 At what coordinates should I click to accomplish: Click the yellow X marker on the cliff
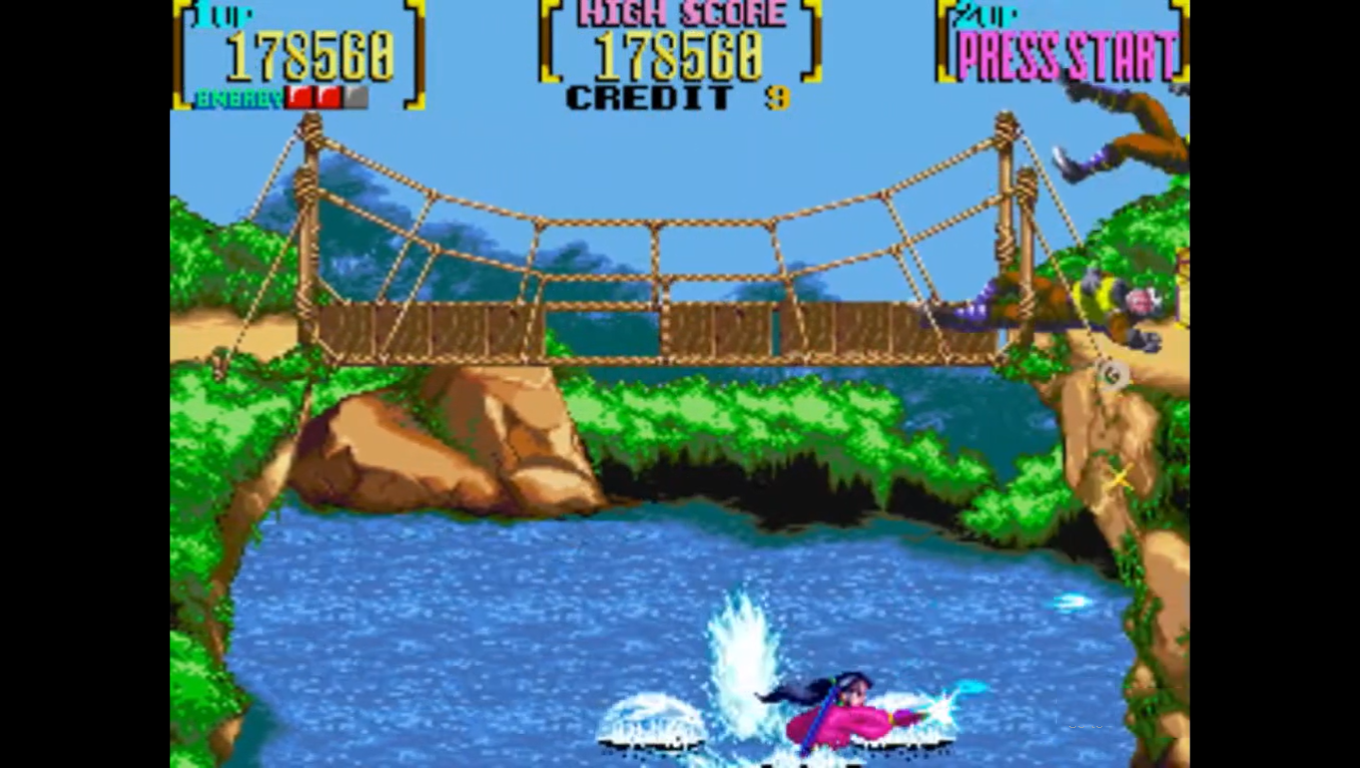(1120, 477)
